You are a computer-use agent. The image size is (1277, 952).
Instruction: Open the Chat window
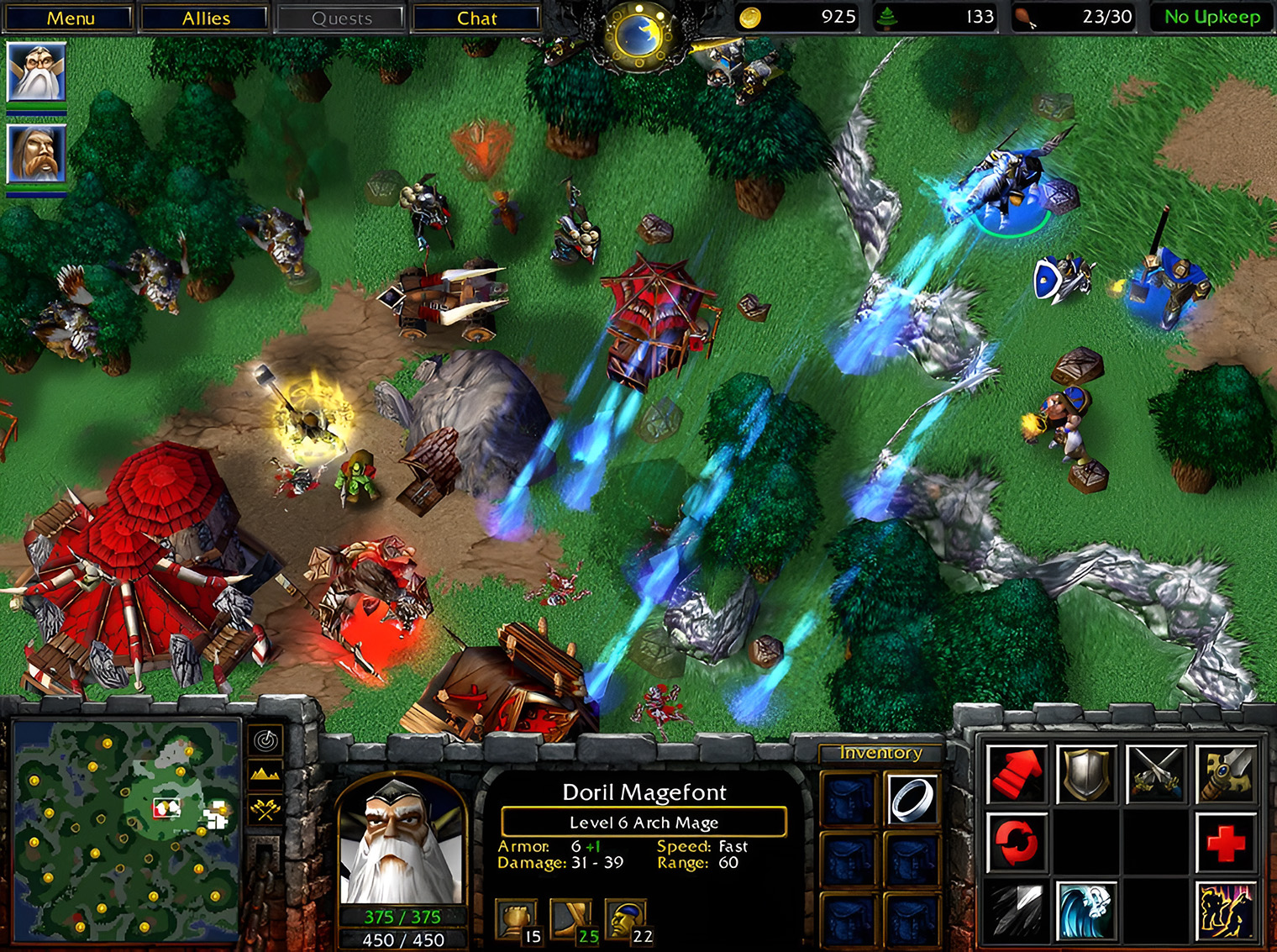pyautogui.click(x=476, y=18)
